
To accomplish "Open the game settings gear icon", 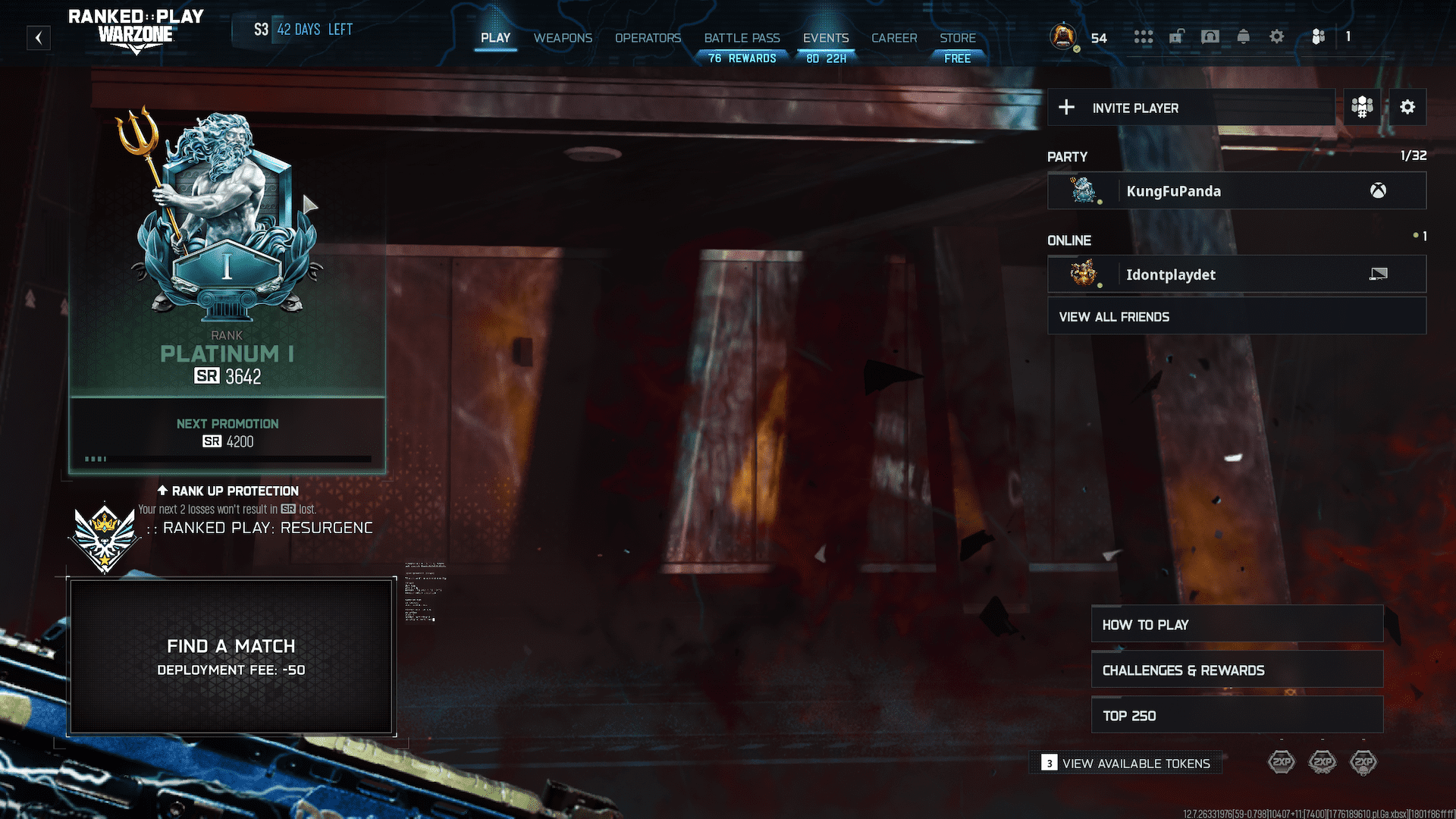I will pyautogui.click(x=1277, y=36).
